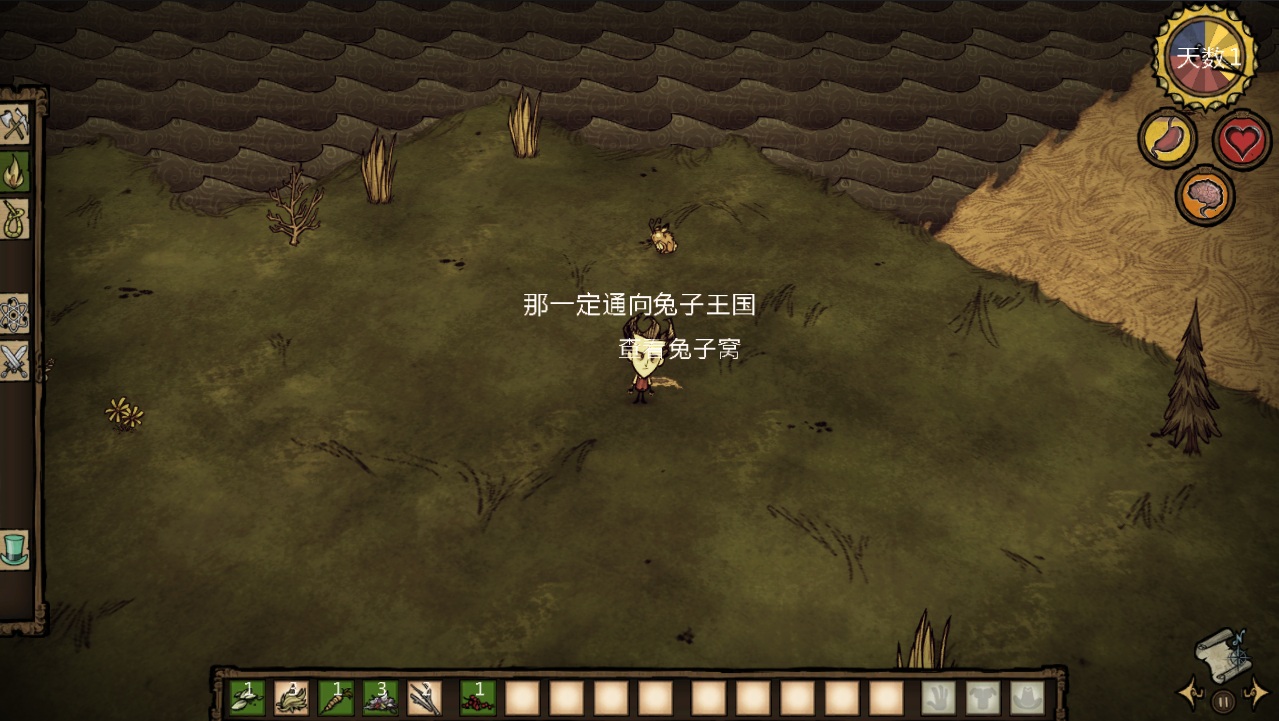This screenshot has width=1279, height=721.
Task: Open the Survival rope-trap crafting tab
Action: tap(14, 217)
